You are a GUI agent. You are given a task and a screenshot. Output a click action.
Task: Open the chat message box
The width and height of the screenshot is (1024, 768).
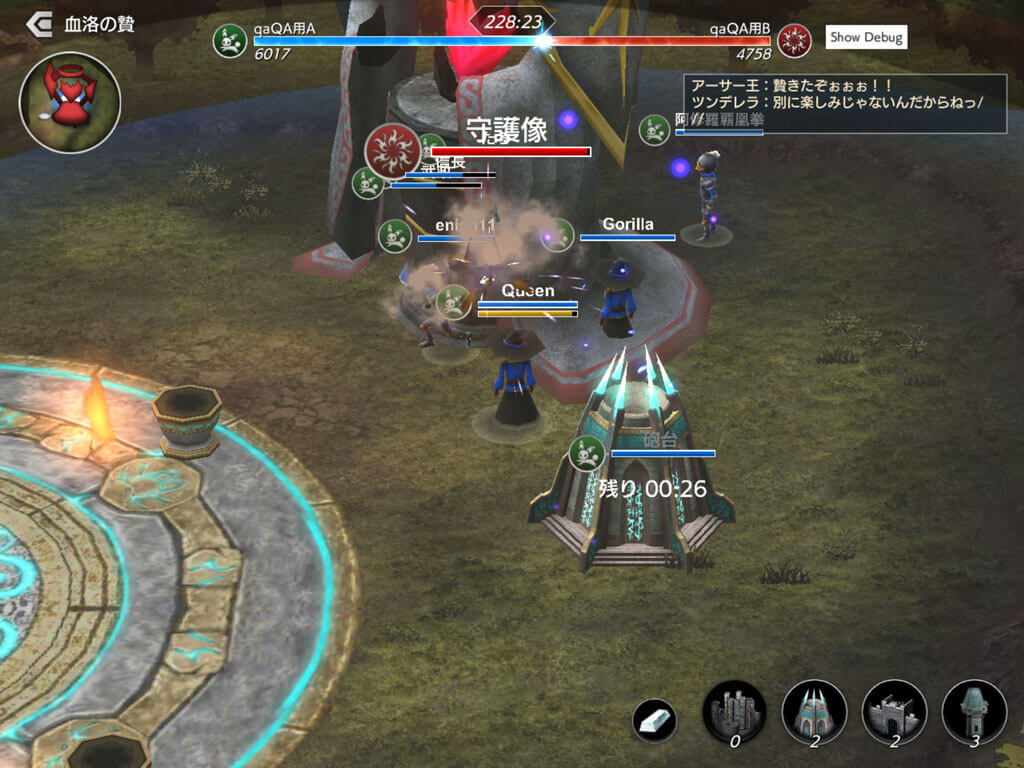coord(844,103)
